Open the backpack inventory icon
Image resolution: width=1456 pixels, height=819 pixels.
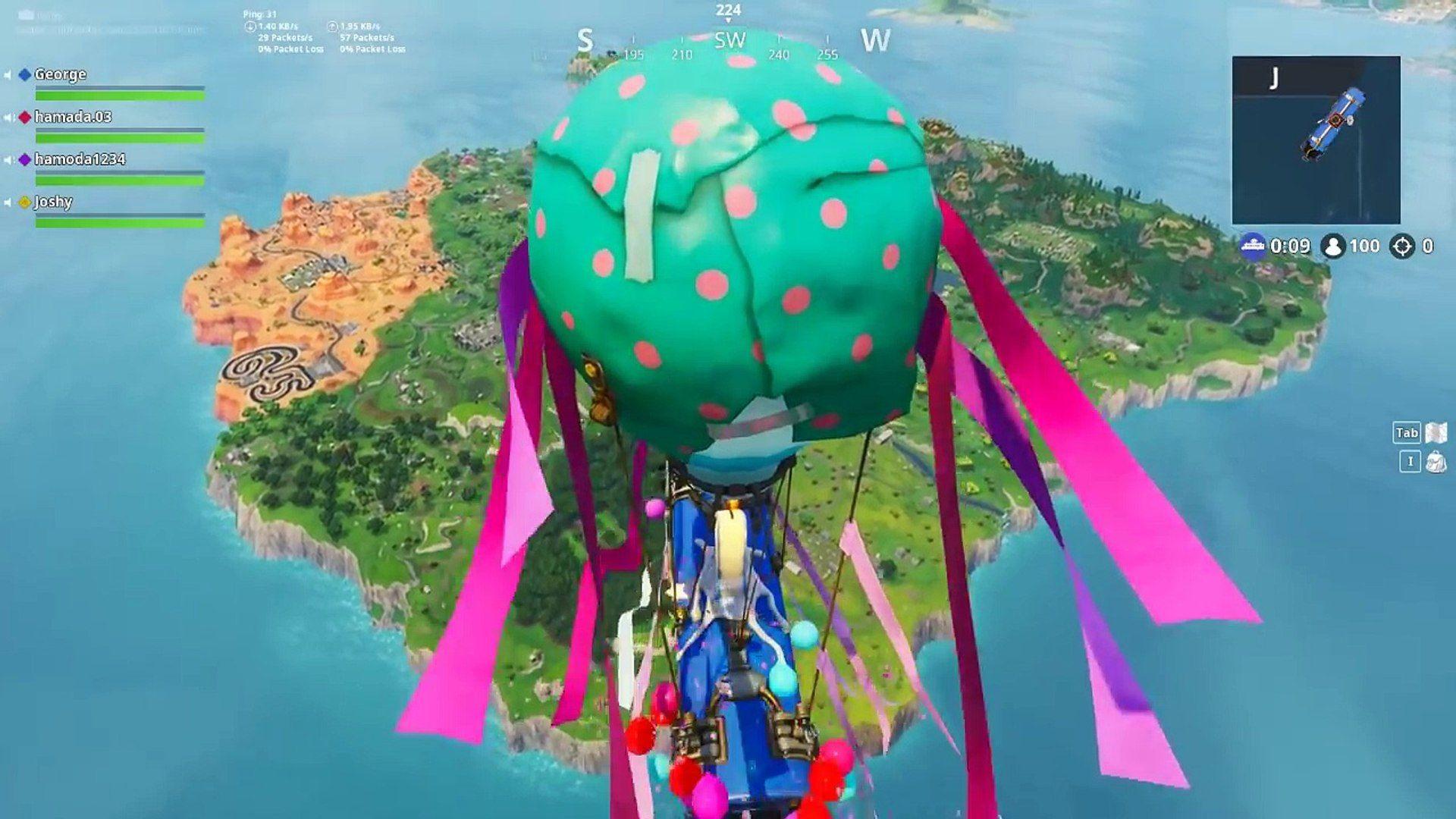coord(1436,462)
